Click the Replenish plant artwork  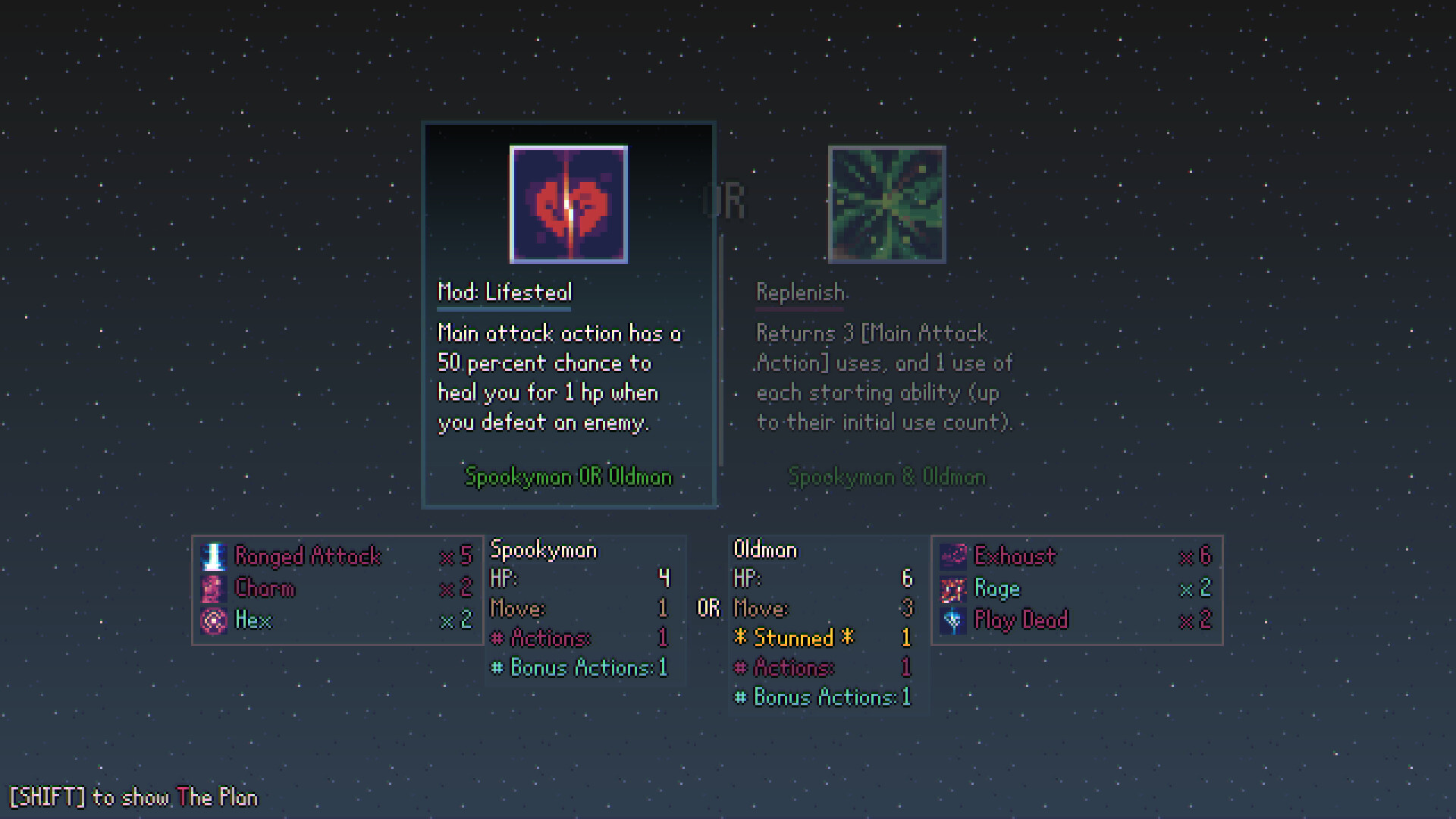[x=886, y=203]
